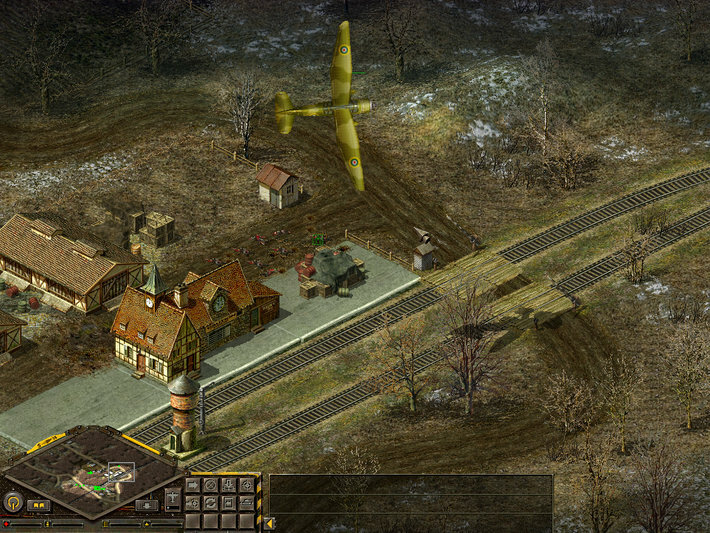This screenshot has width=710, height=533.
Task: Activate the arrow-with-crosshair command button
Action: click(193, 503)
